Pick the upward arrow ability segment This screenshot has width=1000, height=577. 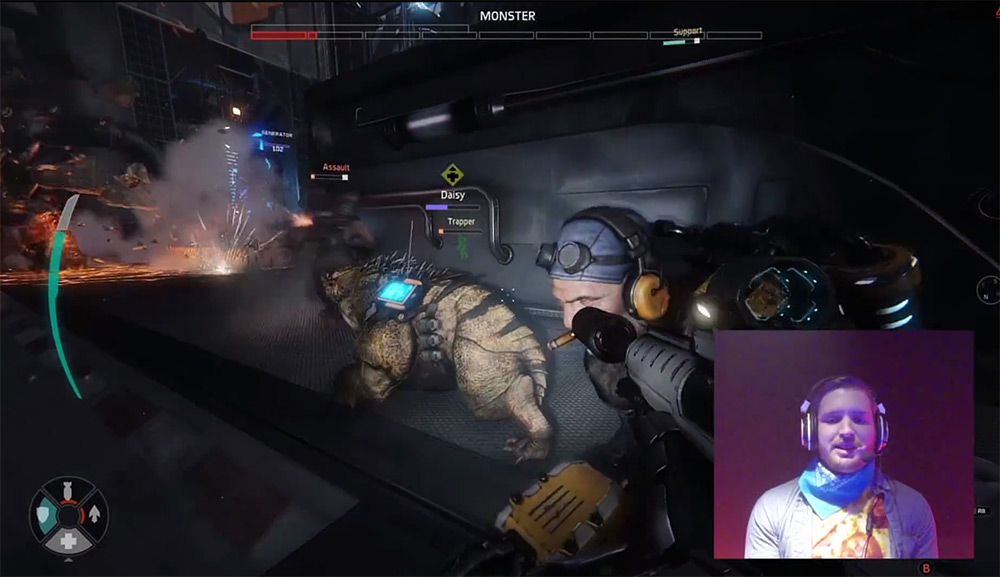coord(93,514)
